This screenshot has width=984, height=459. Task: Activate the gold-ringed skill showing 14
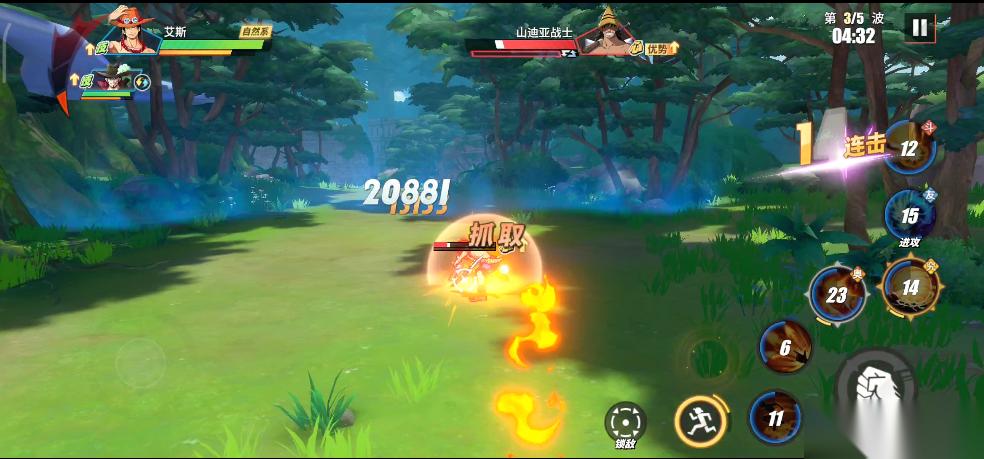coord(910,286)
